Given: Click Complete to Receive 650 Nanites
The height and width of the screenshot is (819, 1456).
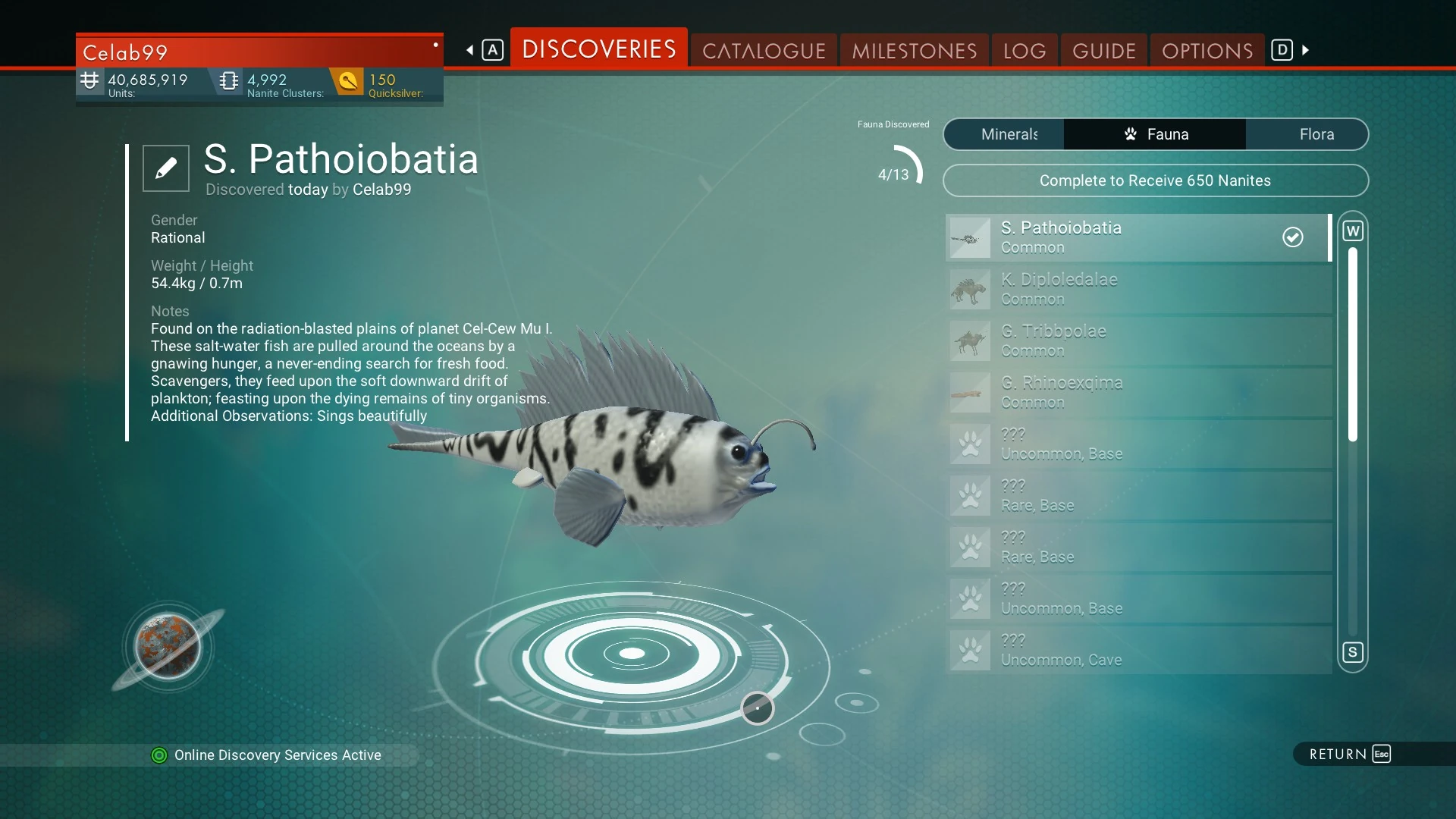Looking at the screenshot, I should coord(1155,180).
